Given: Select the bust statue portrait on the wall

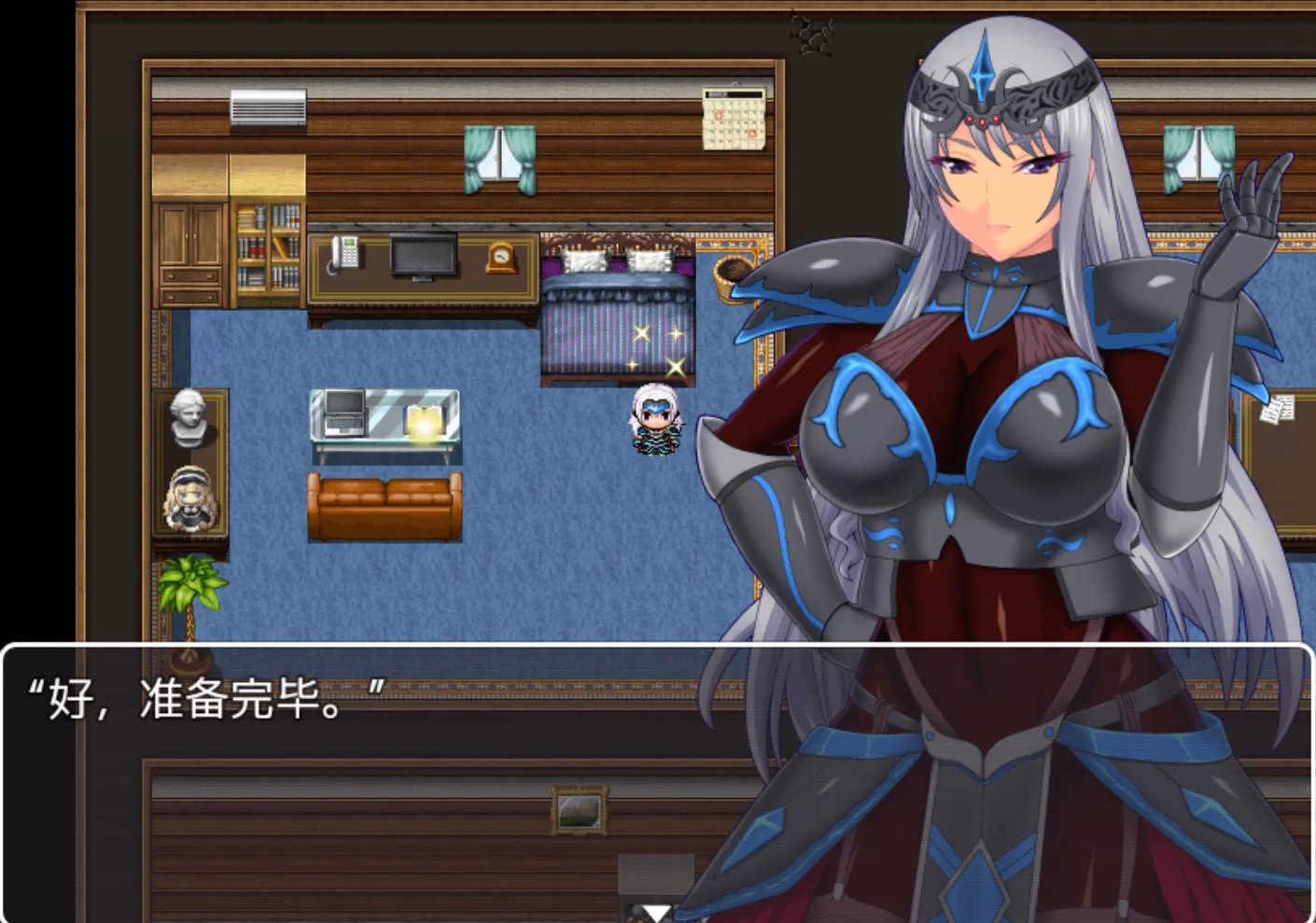Looking at the screenshot, I should (x=191, y=422).
